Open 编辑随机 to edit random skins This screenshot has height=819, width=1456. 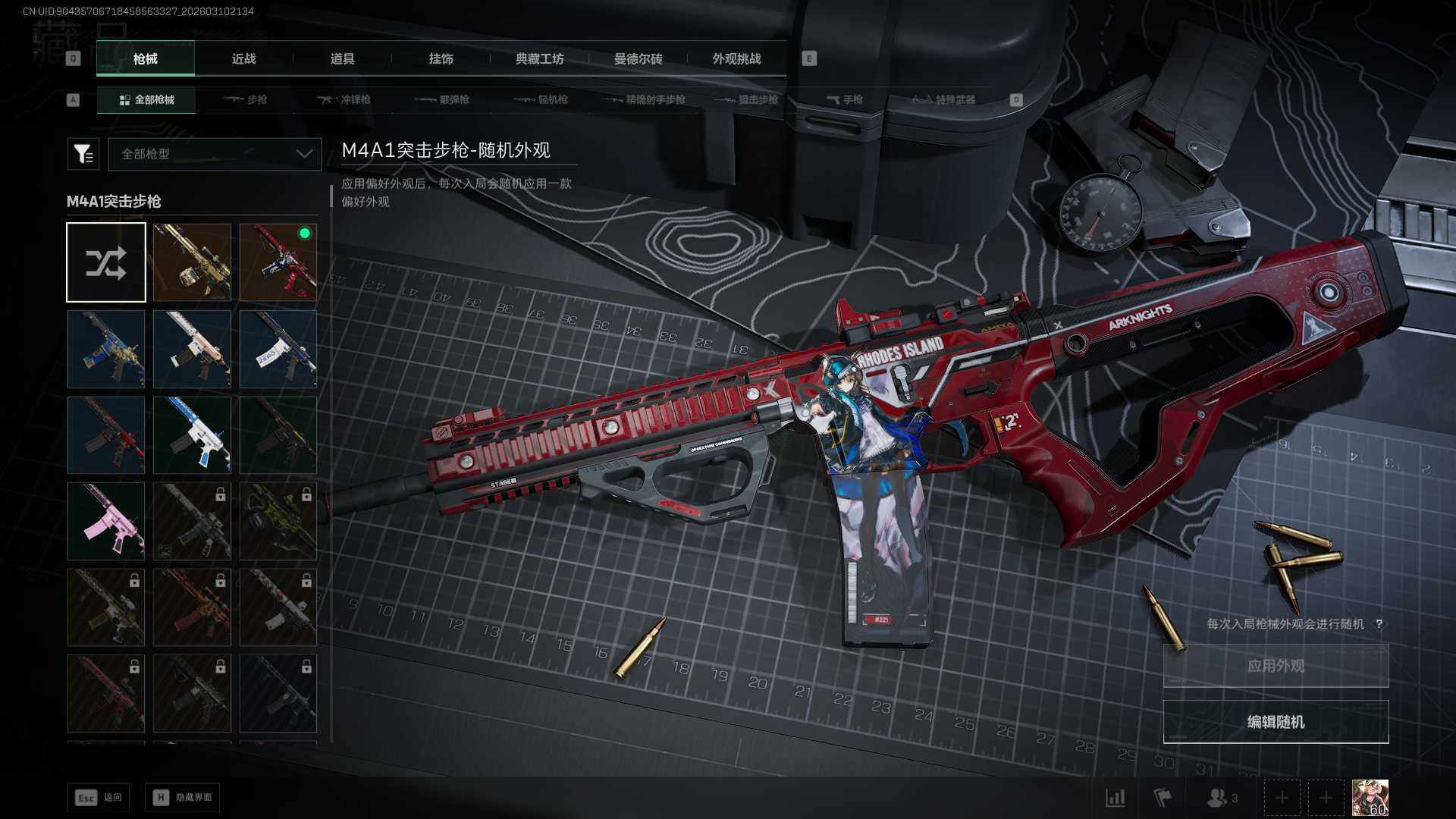pos(1276,722)
